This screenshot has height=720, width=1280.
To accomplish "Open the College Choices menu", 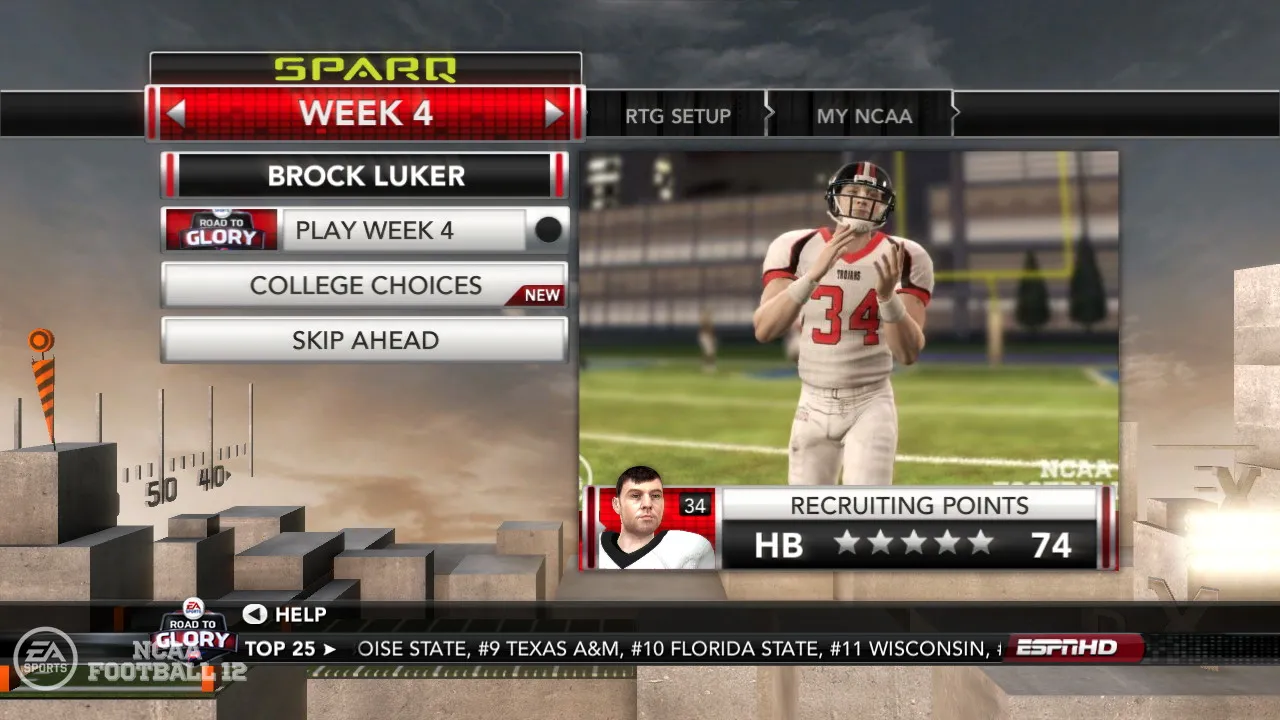I will click(x=365, y=286).
